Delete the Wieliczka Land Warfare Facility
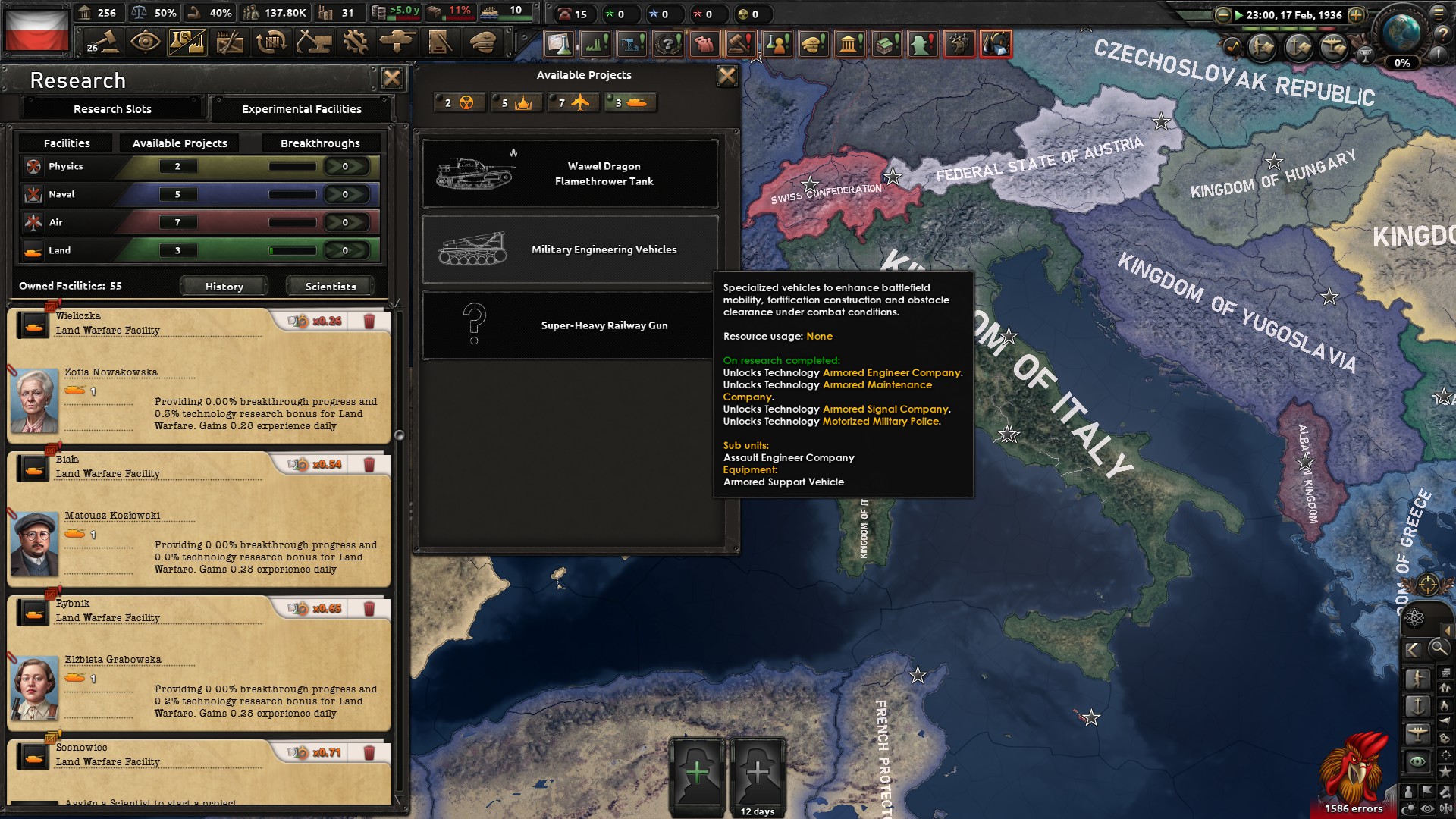Viewport: 1456px width, 819px height. pos(369,322)
